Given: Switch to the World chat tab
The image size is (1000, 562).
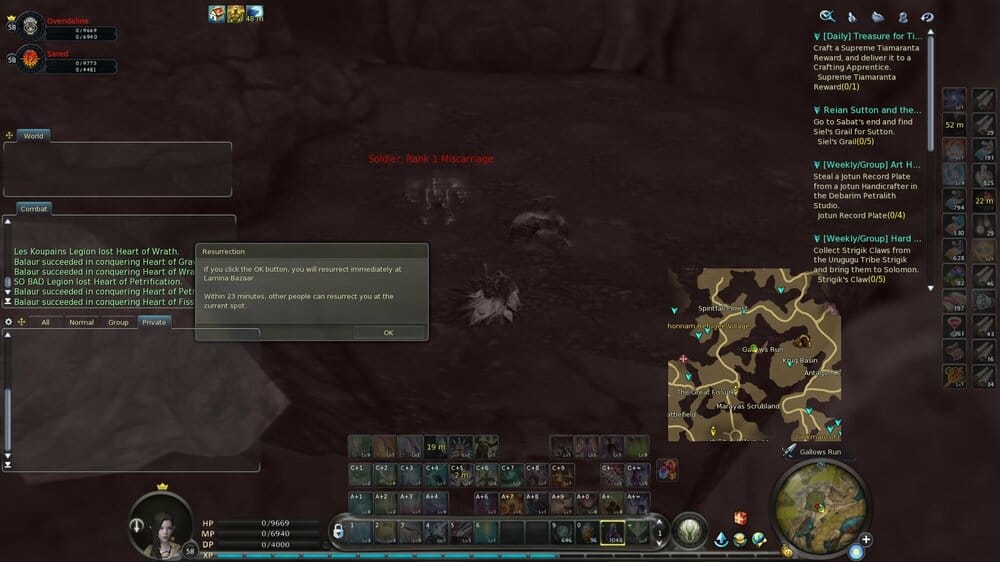Looking at the screenshot, I should point(33,135).
